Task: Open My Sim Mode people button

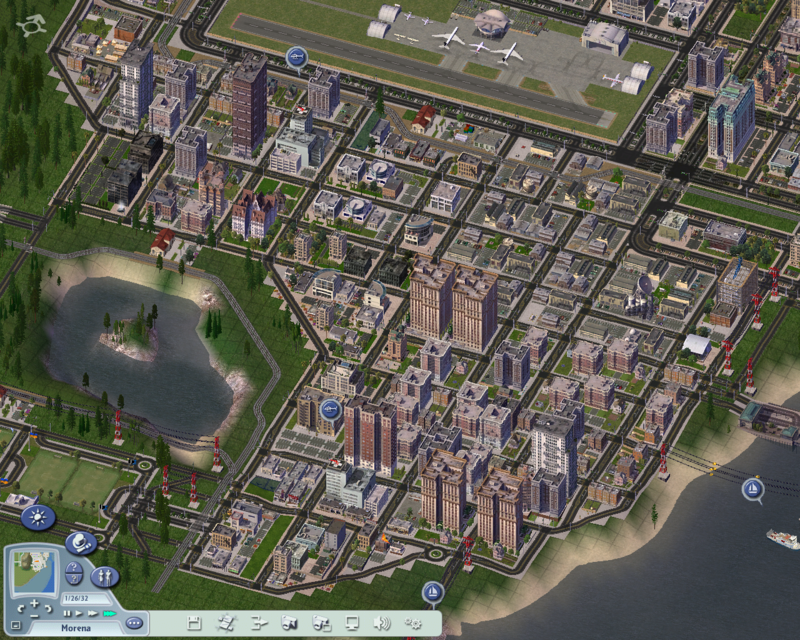Action: pyautogui.click(x=104, y=577)
